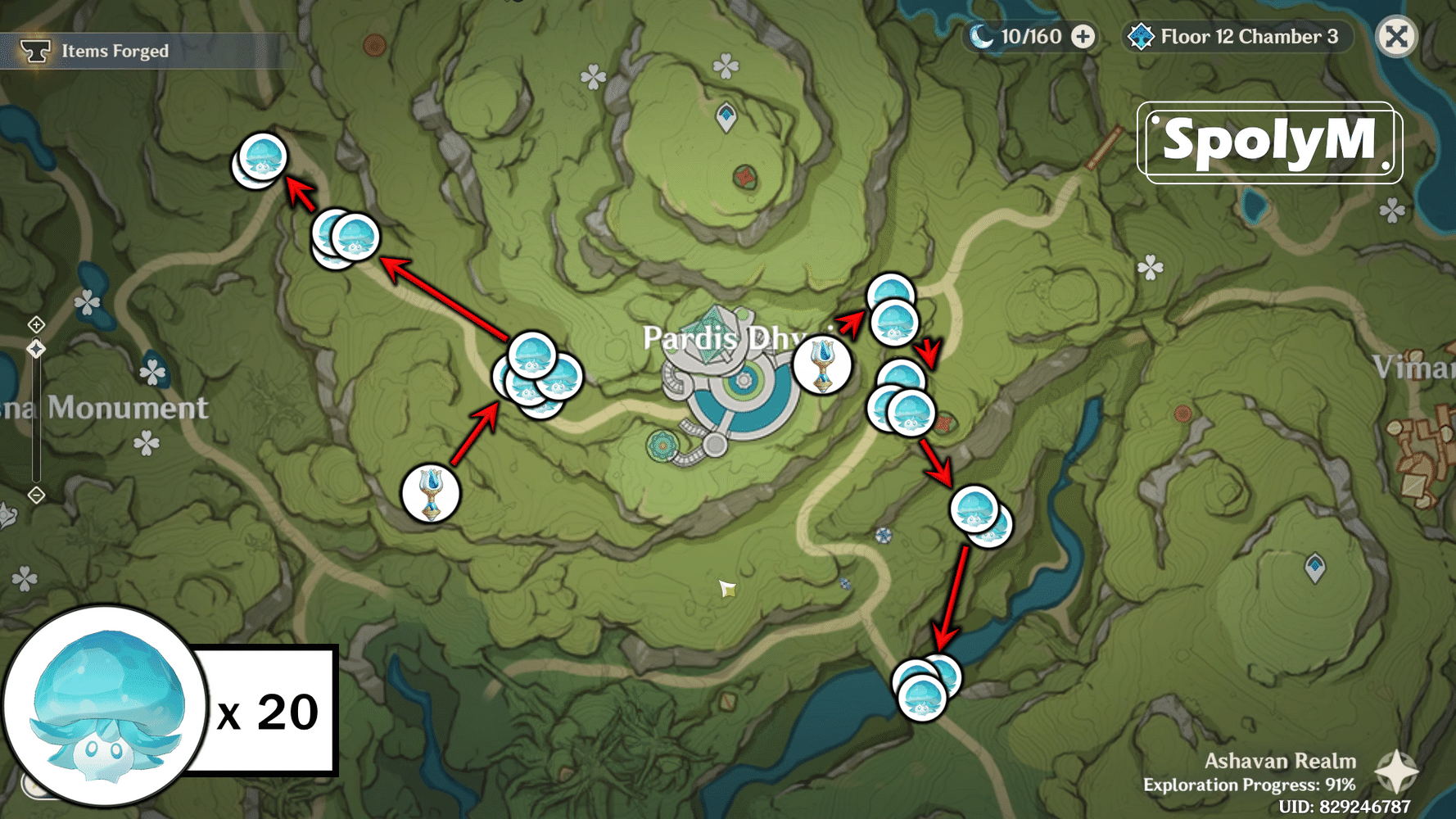The height and width of the screenshot is (819, 1456).
Task: Click the blue tulip vessel icon right of Pardis Dhyai
Action: (822, 365)
